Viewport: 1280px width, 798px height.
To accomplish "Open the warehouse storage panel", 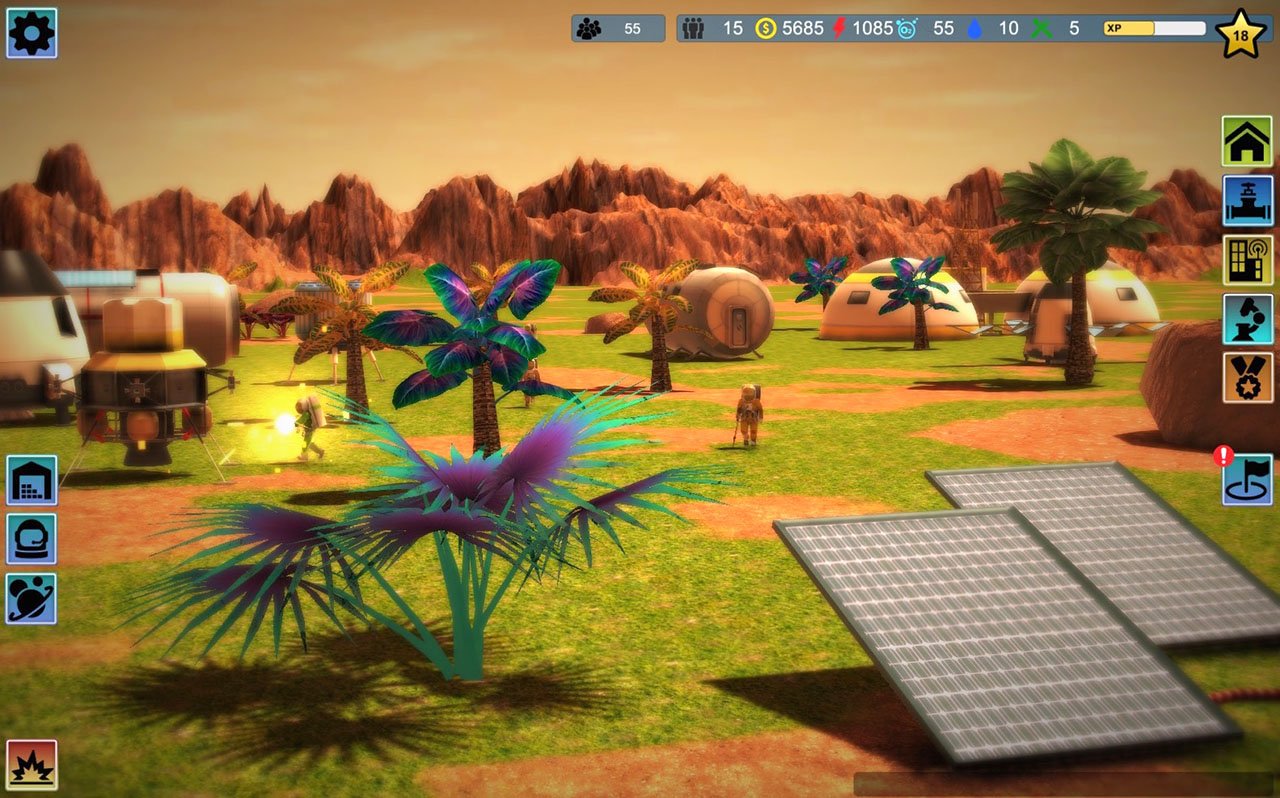I will (31, 481).
